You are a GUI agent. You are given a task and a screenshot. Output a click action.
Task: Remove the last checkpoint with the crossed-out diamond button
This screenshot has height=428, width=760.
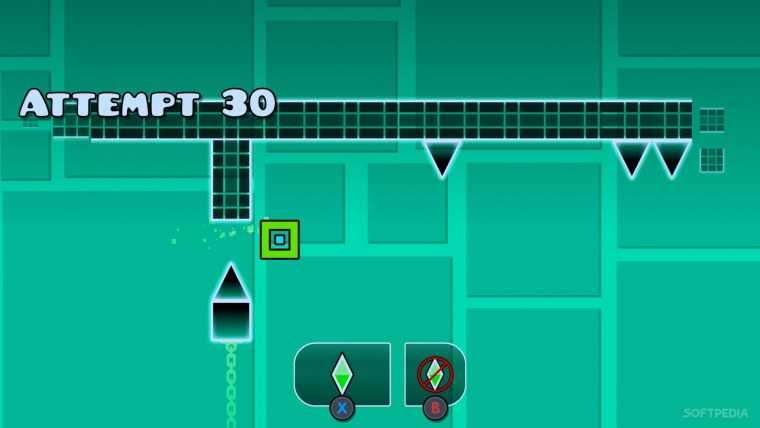[x=435, y=374]
